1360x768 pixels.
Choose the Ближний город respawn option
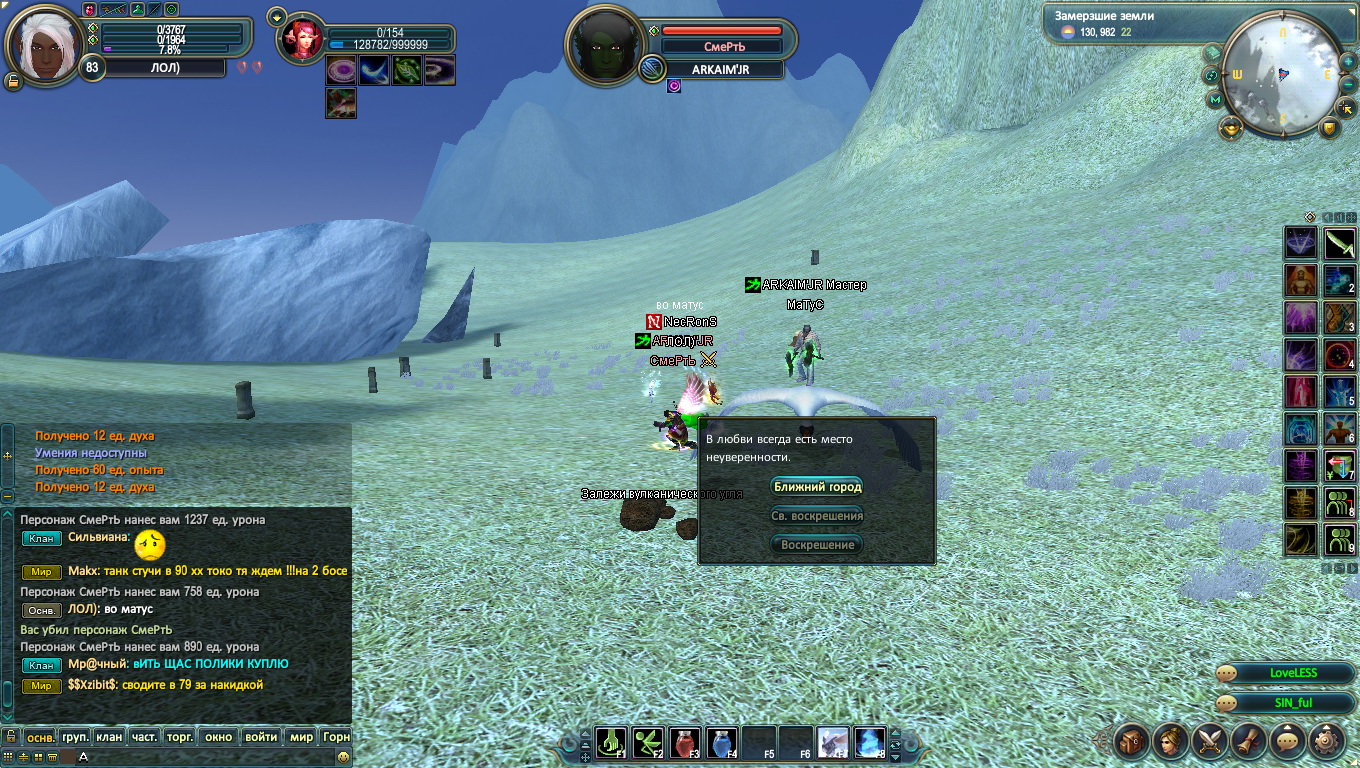[817, 487]
